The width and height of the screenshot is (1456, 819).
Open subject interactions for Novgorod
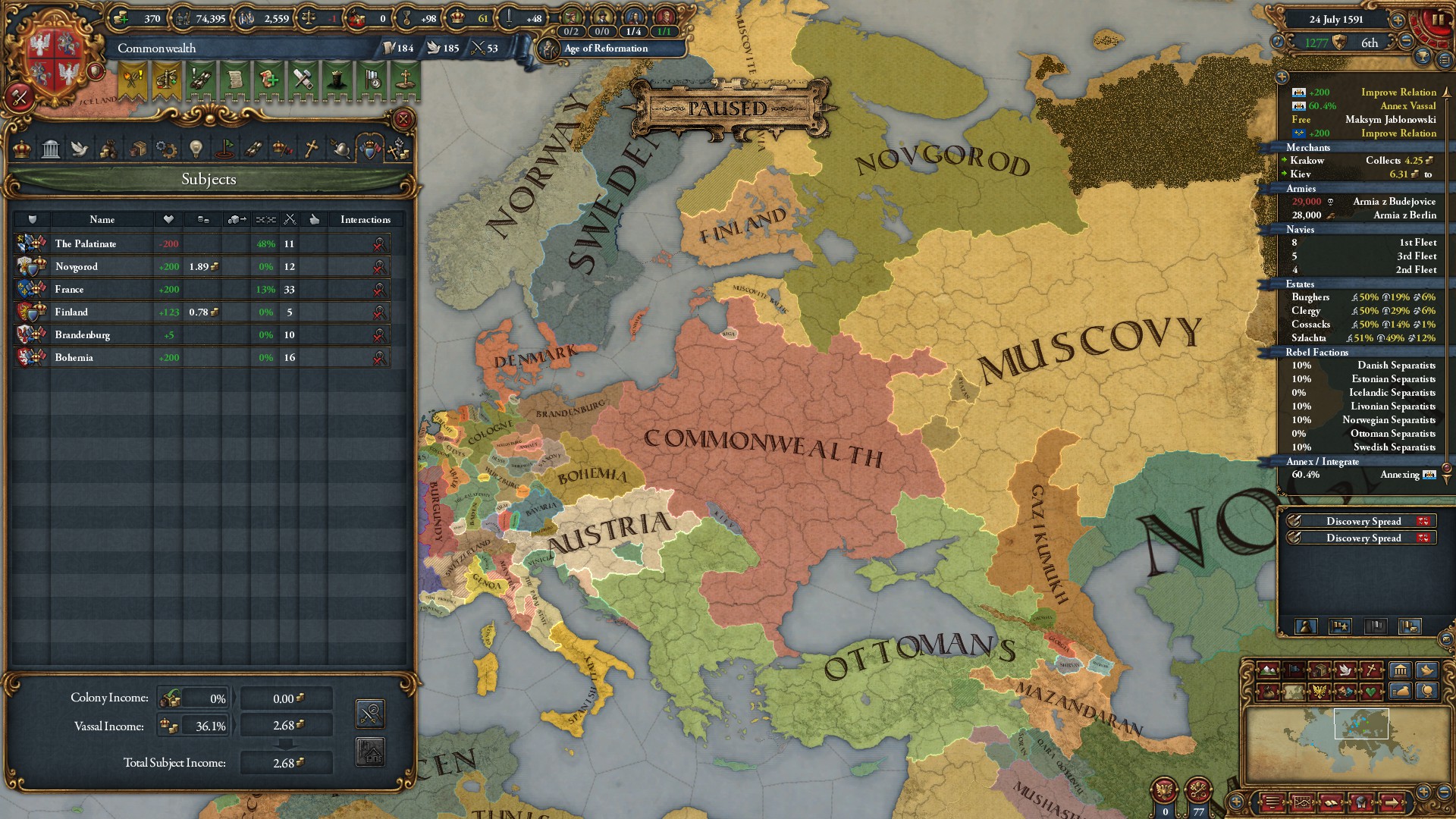377,266
